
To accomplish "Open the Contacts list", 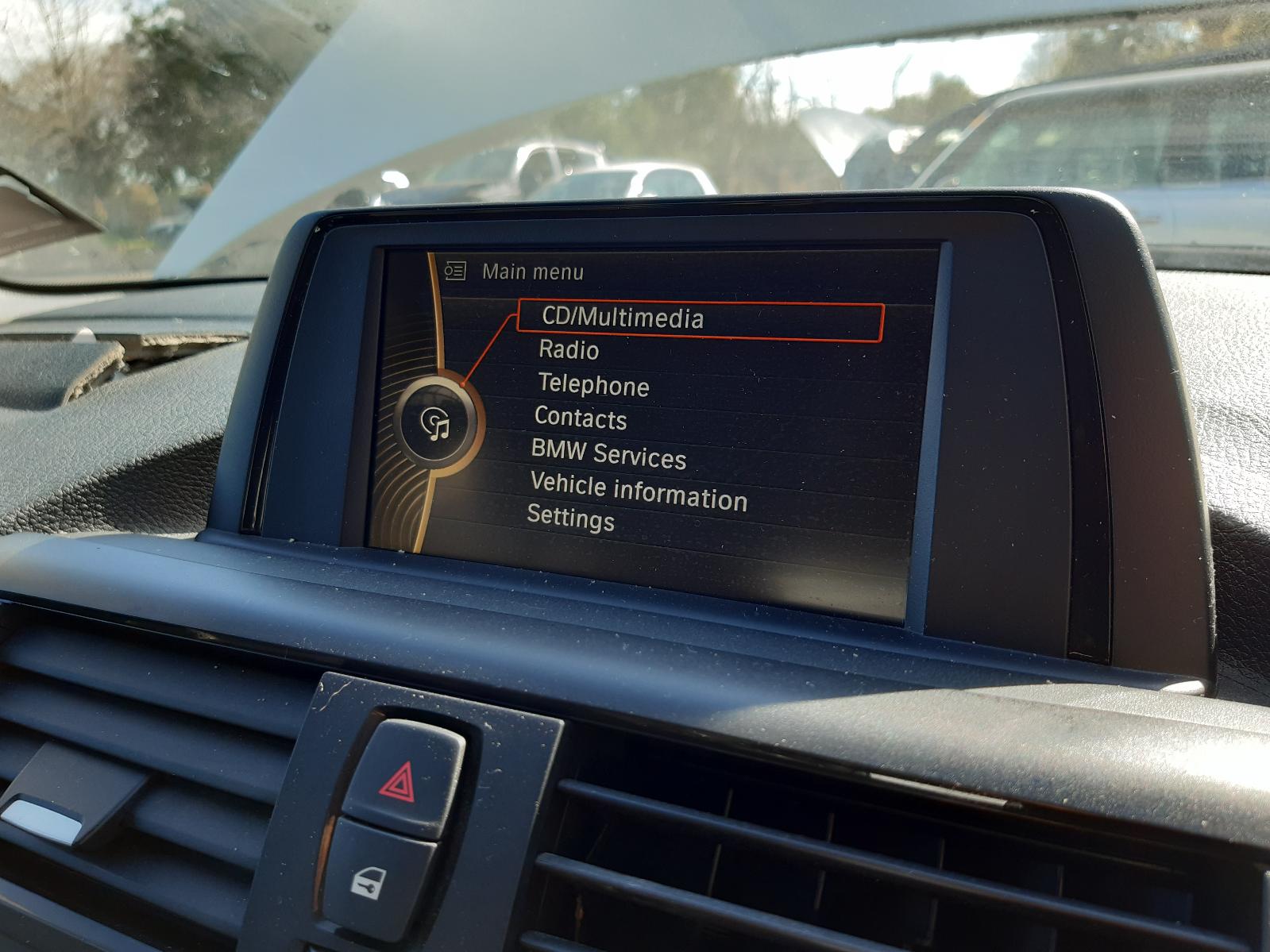I will pos(581,418).
